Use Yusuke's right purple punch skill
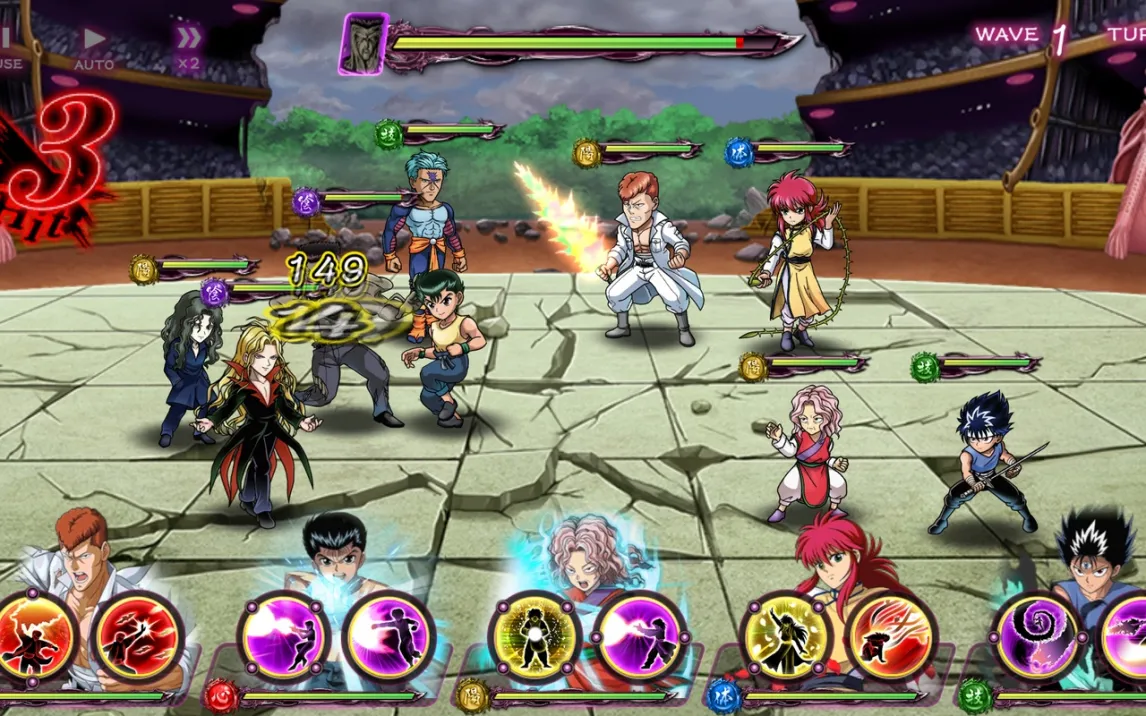 click(x=389, y=637)
